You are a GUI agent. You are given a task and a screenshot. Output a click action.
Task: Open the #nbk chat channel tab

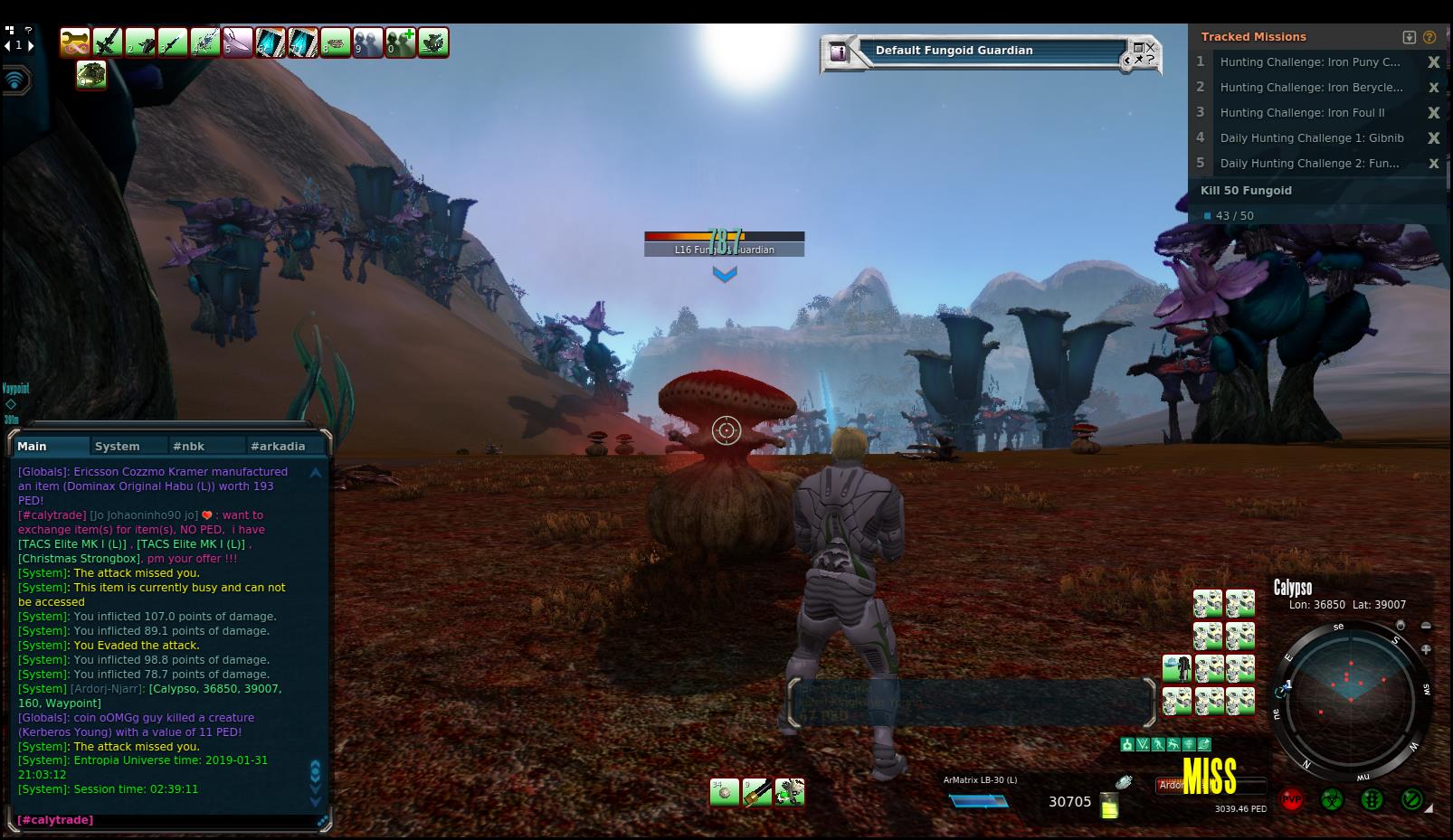tap(189, 446)
